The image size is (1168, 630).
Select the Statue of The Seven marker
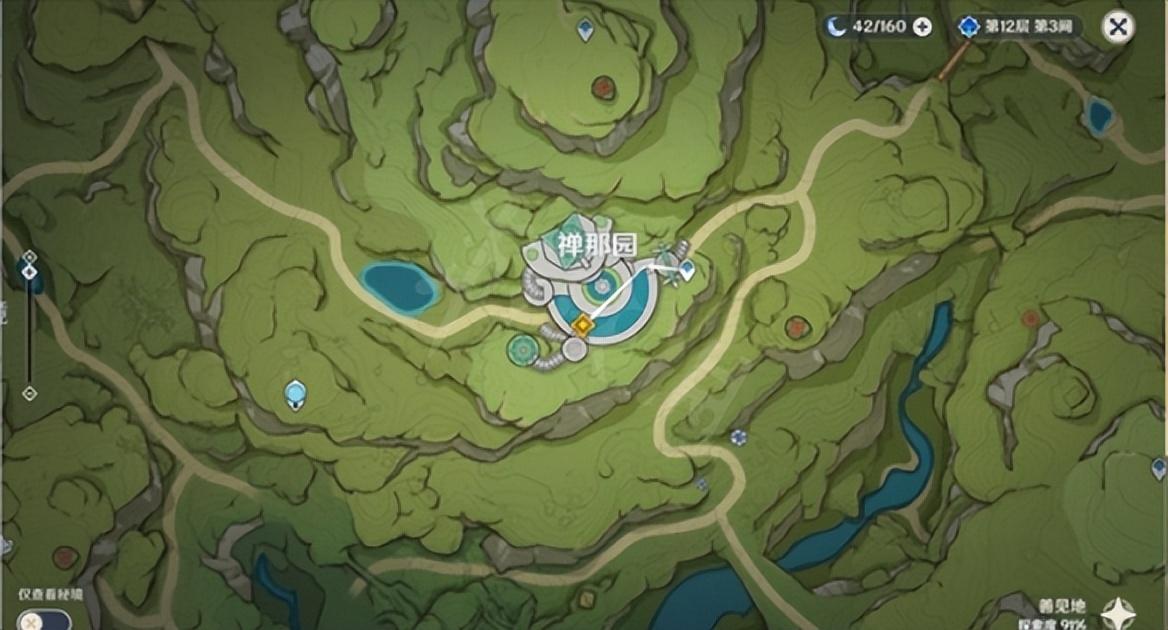(295, 394)
